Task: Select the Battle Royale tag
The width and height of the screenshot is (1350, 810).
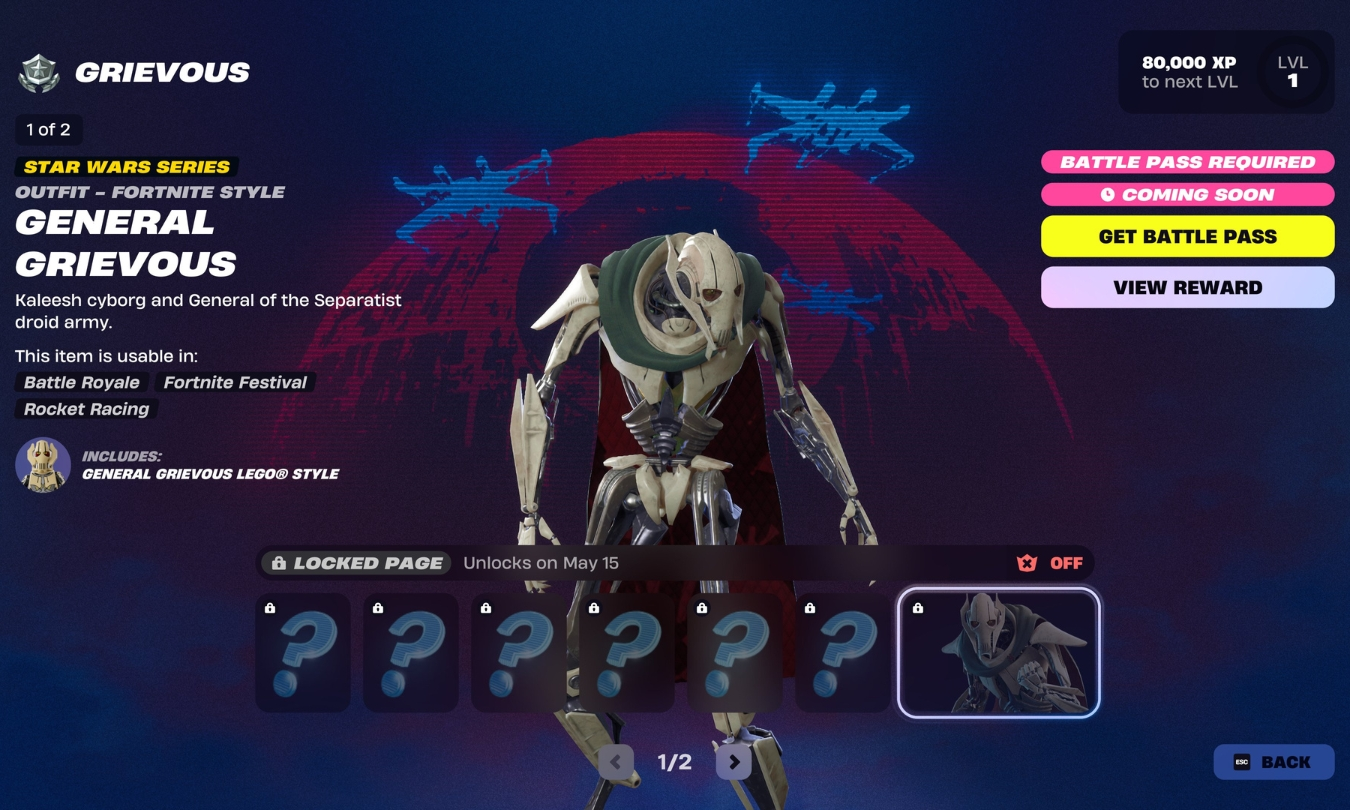Action: click(x=81, y=382)
